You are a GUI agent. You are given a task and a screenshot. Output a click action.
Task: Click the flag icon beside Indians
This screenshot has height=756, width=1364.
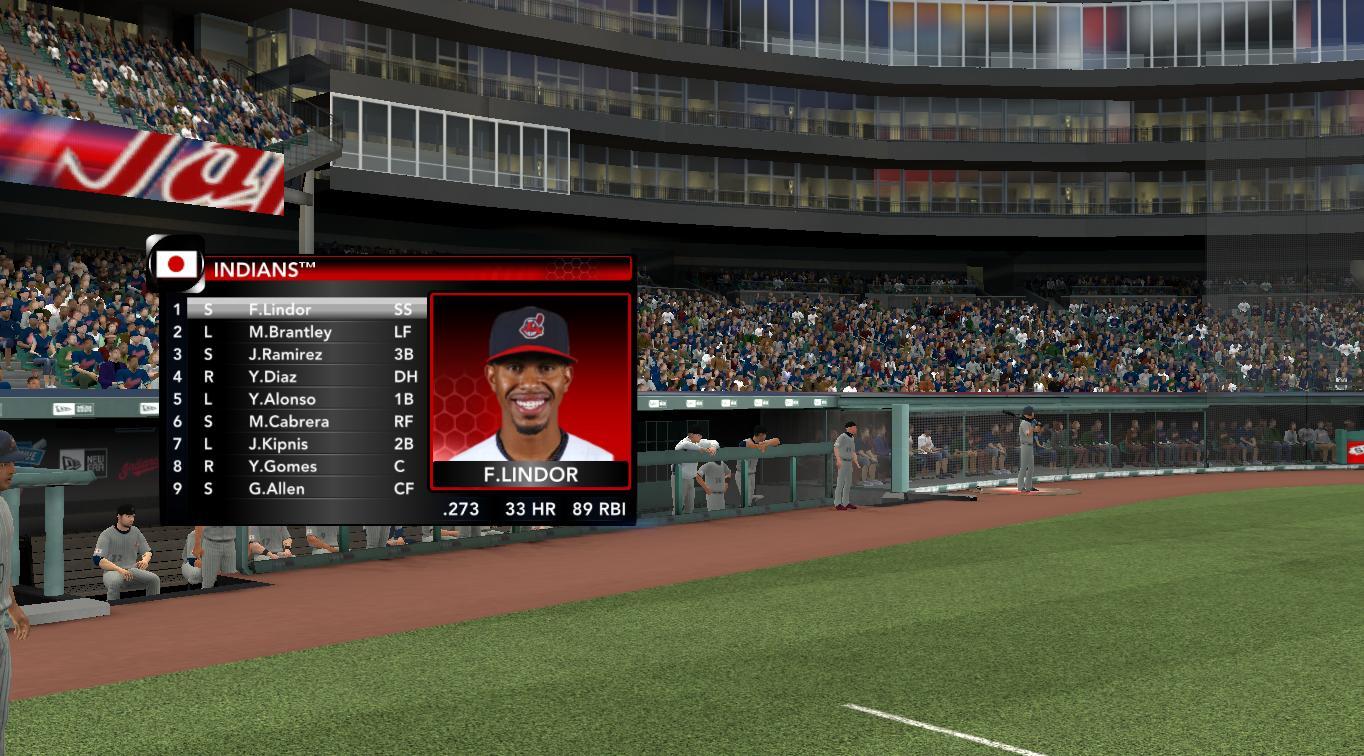[177, 265]
